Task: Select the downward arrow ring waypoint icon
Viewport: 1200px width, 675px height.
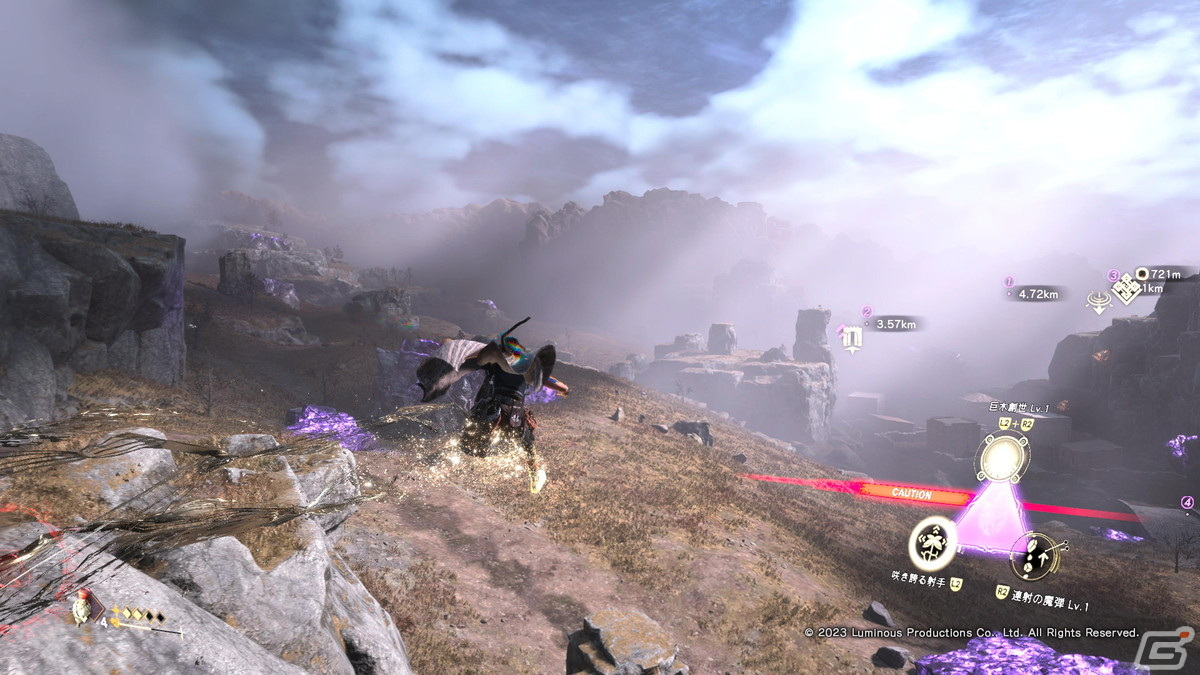Action: 1099,301
